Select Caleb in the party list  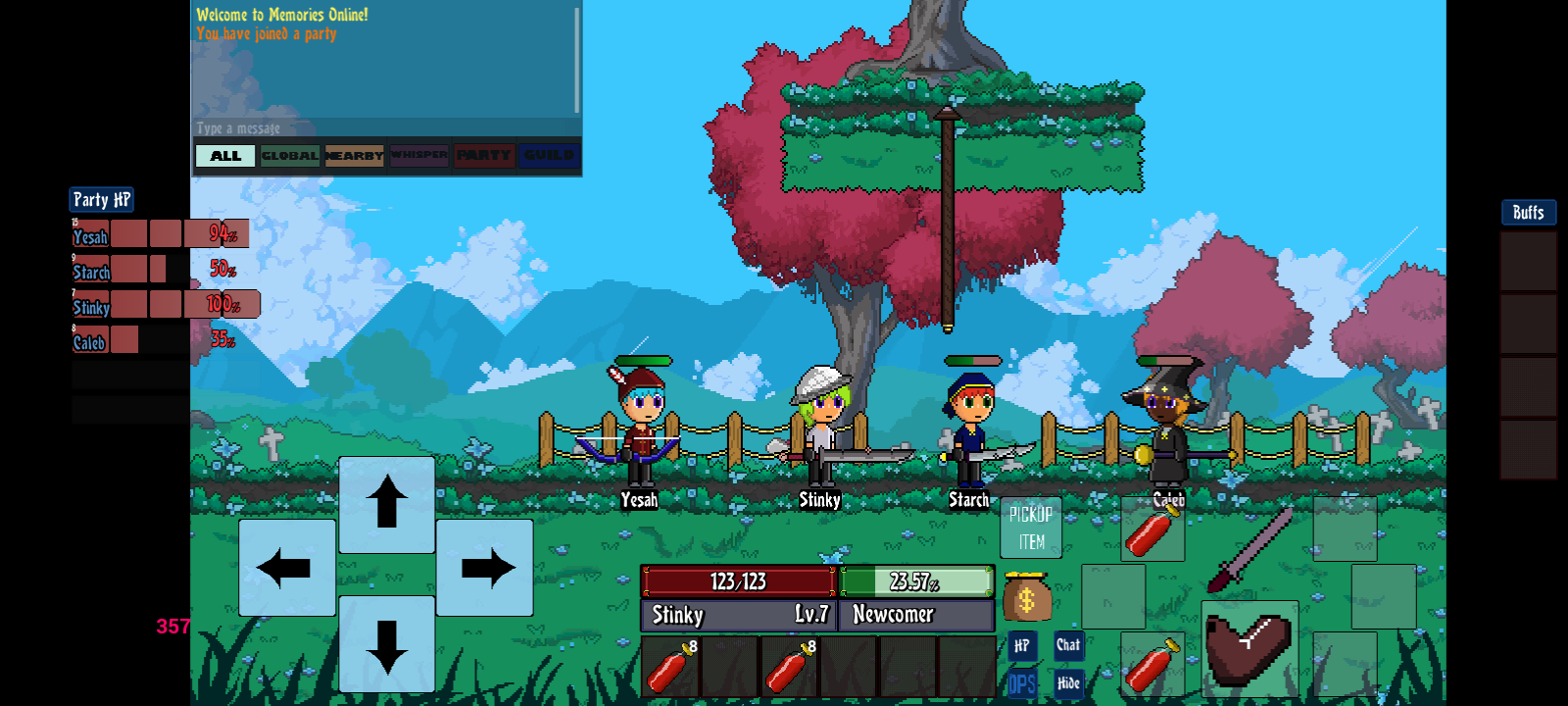click(x=89, y=342)
